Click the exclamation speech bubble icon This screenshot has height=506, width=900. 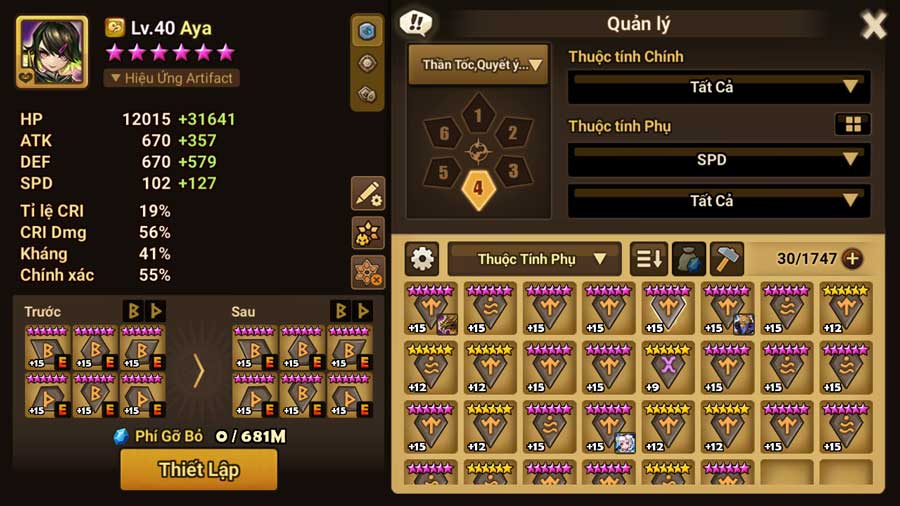tap(415, 23)
